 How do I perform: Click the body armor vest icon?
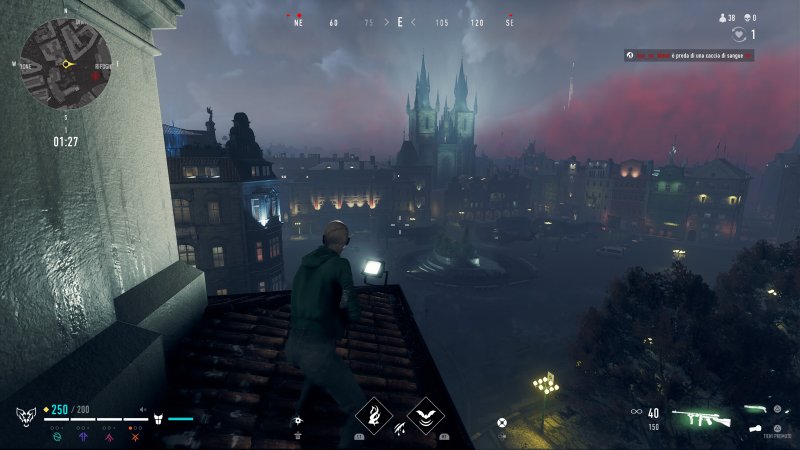(x=158, y=414)
